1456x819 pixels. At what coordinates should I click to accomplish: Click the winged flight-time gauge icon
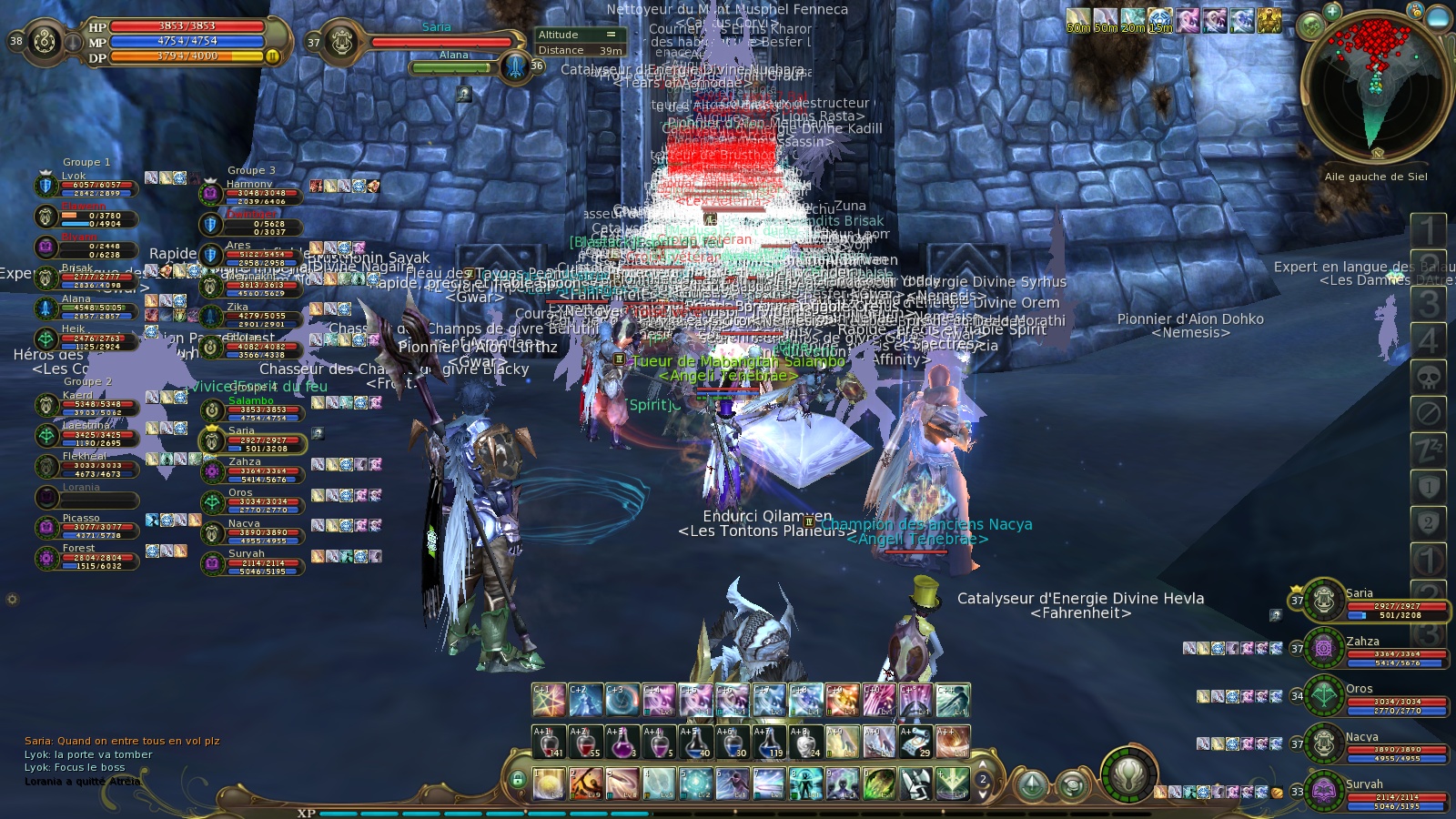tap(1127, 776)
